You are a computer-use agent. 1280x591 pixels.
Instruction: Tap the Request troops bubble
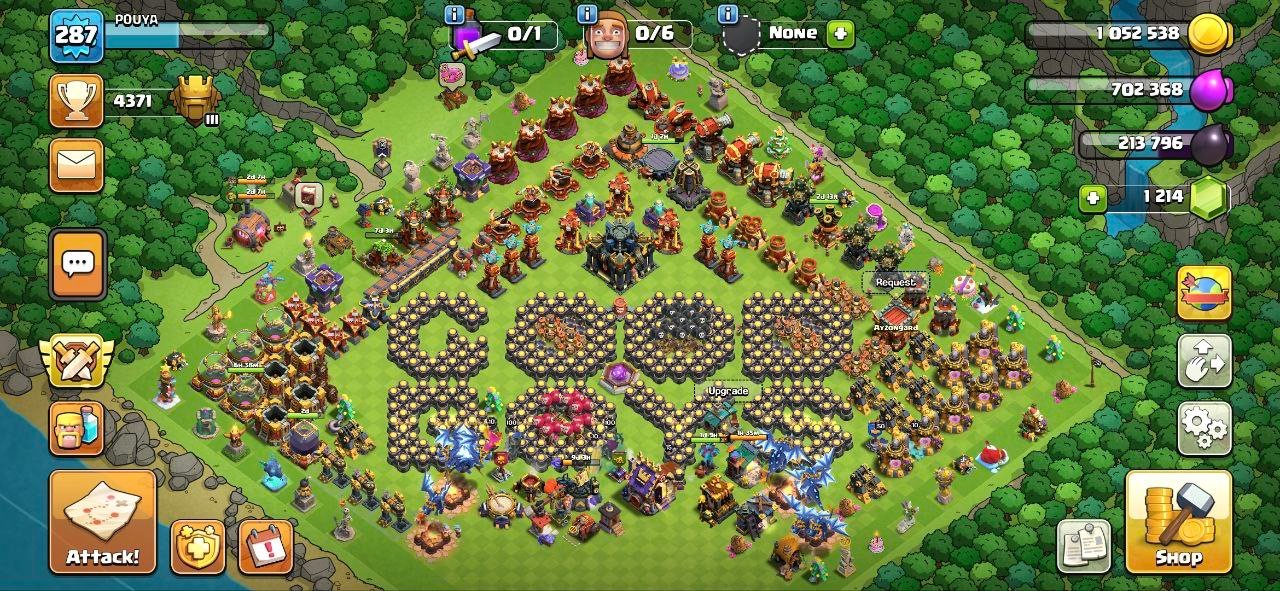pyautogui.click(x=895, y=282)
